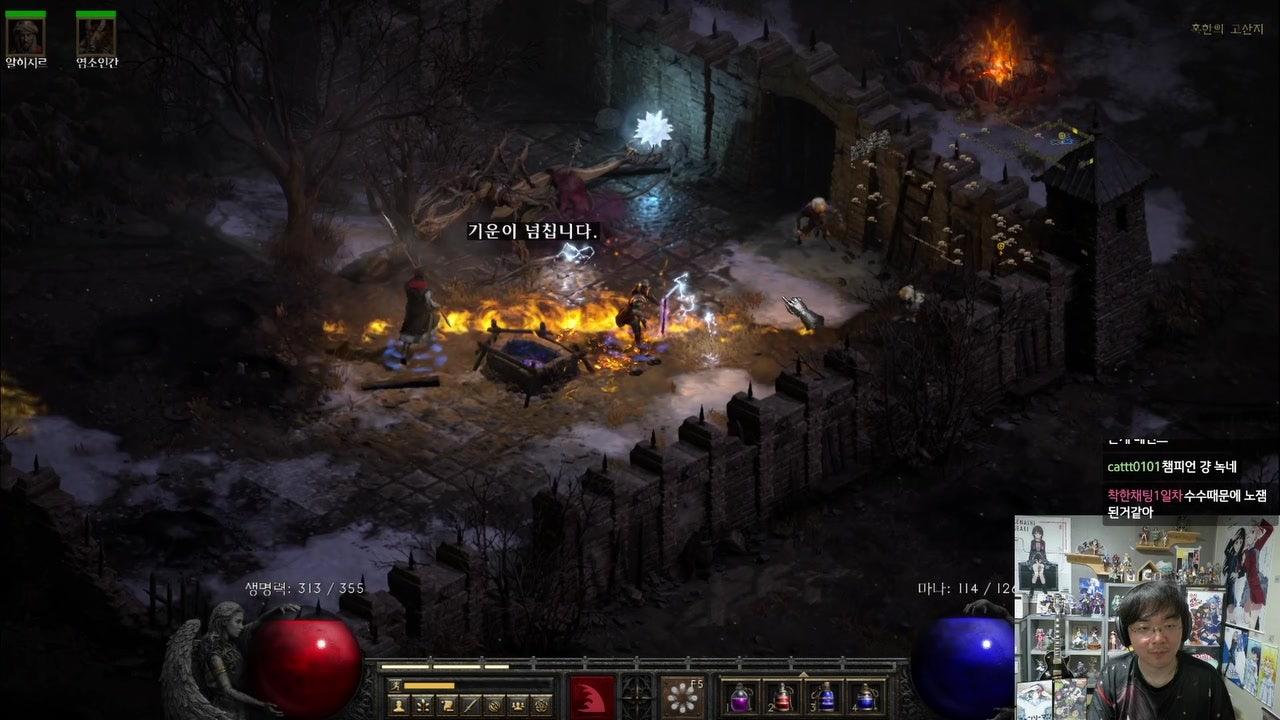Select the summoned 염소인간 portrait
Screen dimensions: 1280x720
pyautogui.click(x=96, y=35)
